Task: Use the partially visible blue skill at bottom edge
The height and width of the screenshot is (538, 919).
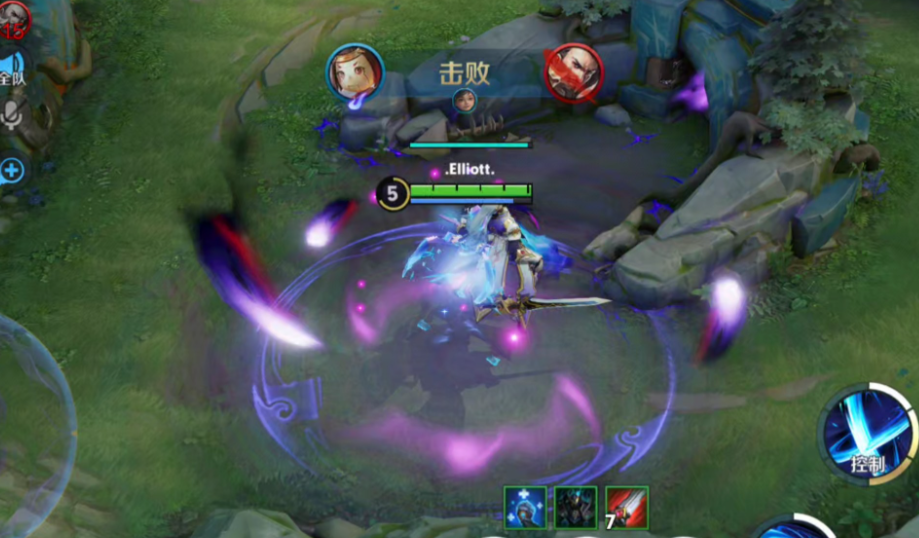Action: (x=795, y=527)
